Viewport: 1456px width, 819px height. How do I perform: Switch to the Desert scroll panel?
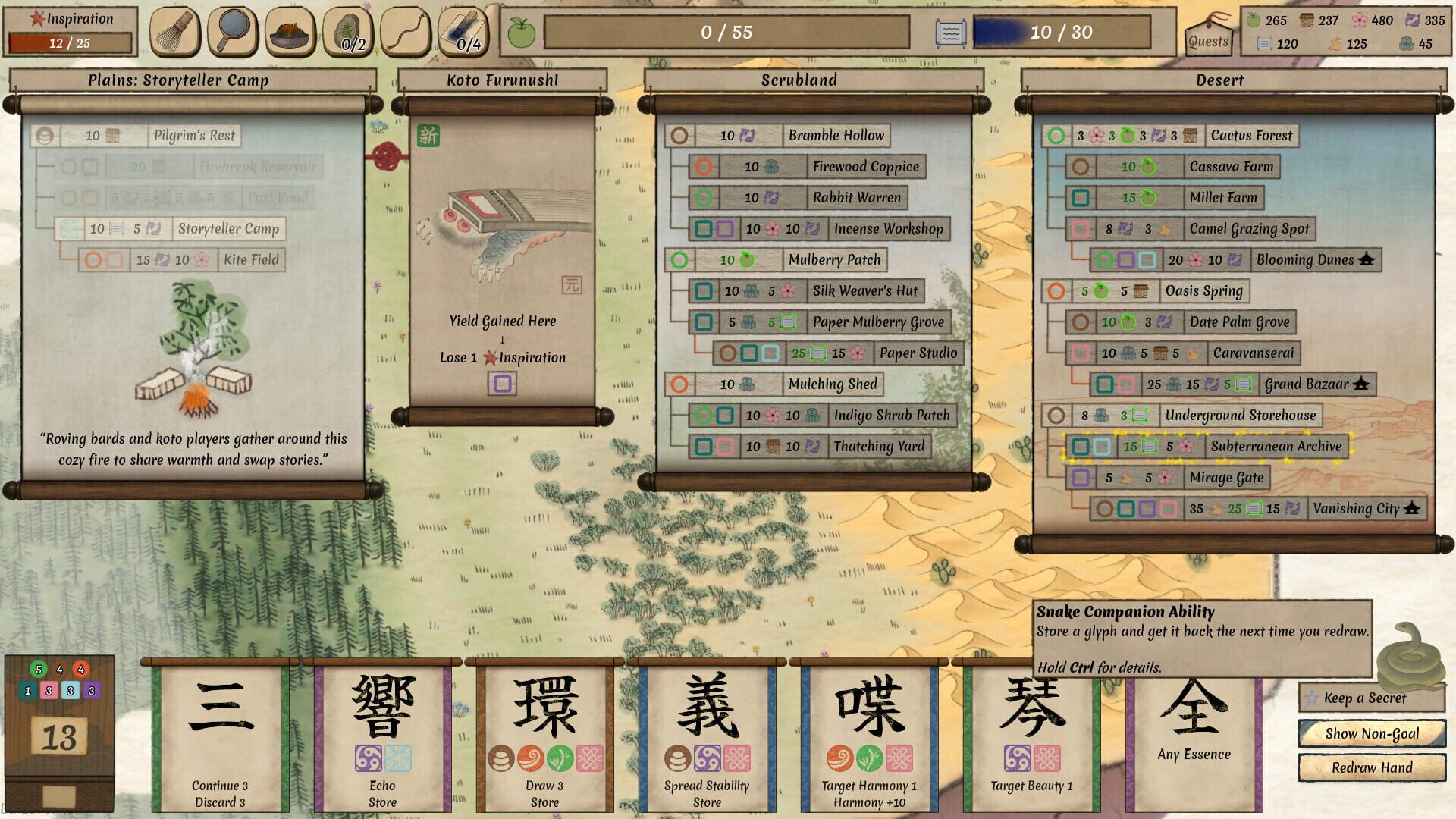[1220, 80]
